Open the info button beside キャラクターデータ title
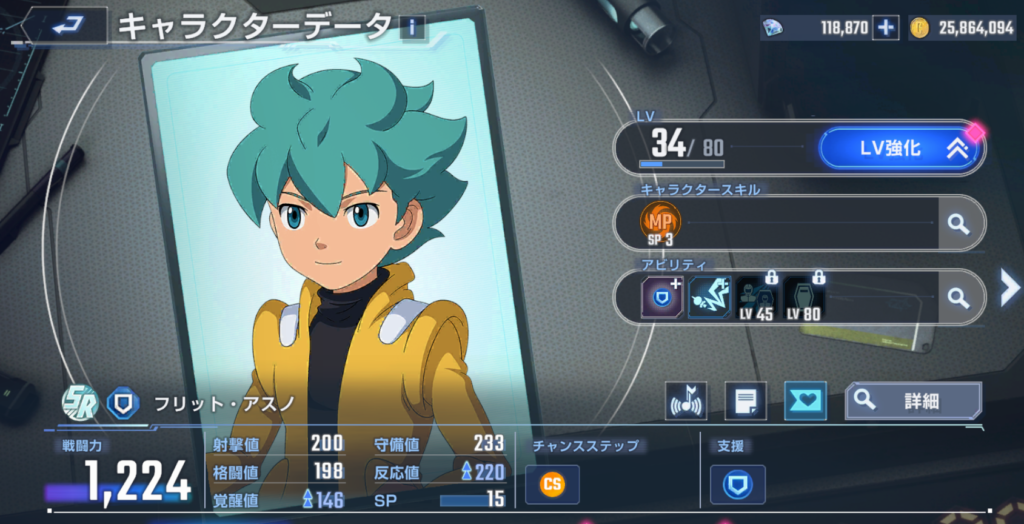The width and height of the screenshot is (1024, 524). pyautogui.click(x=411, y=27)
